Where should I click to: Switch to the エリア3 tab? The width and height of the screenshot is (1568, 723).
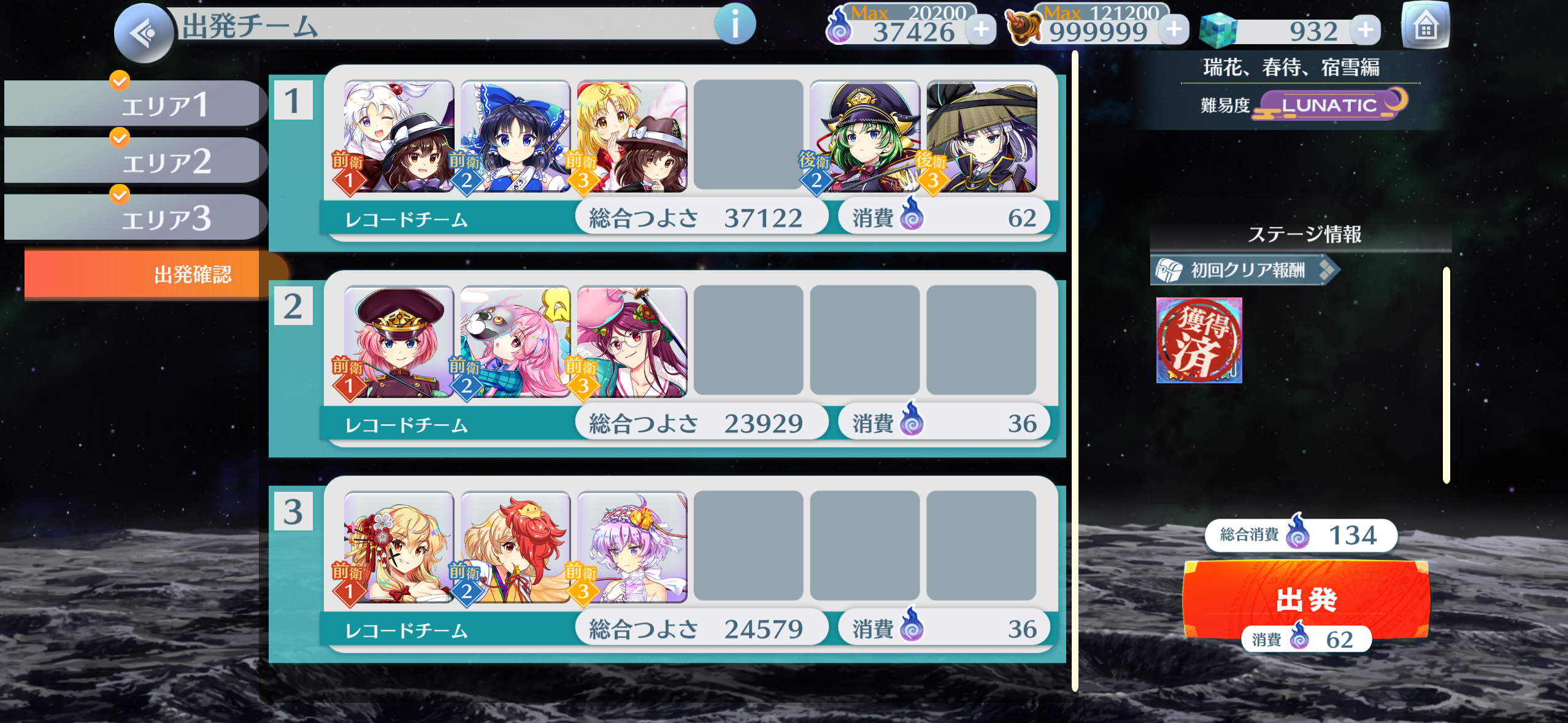pos(135,218)
